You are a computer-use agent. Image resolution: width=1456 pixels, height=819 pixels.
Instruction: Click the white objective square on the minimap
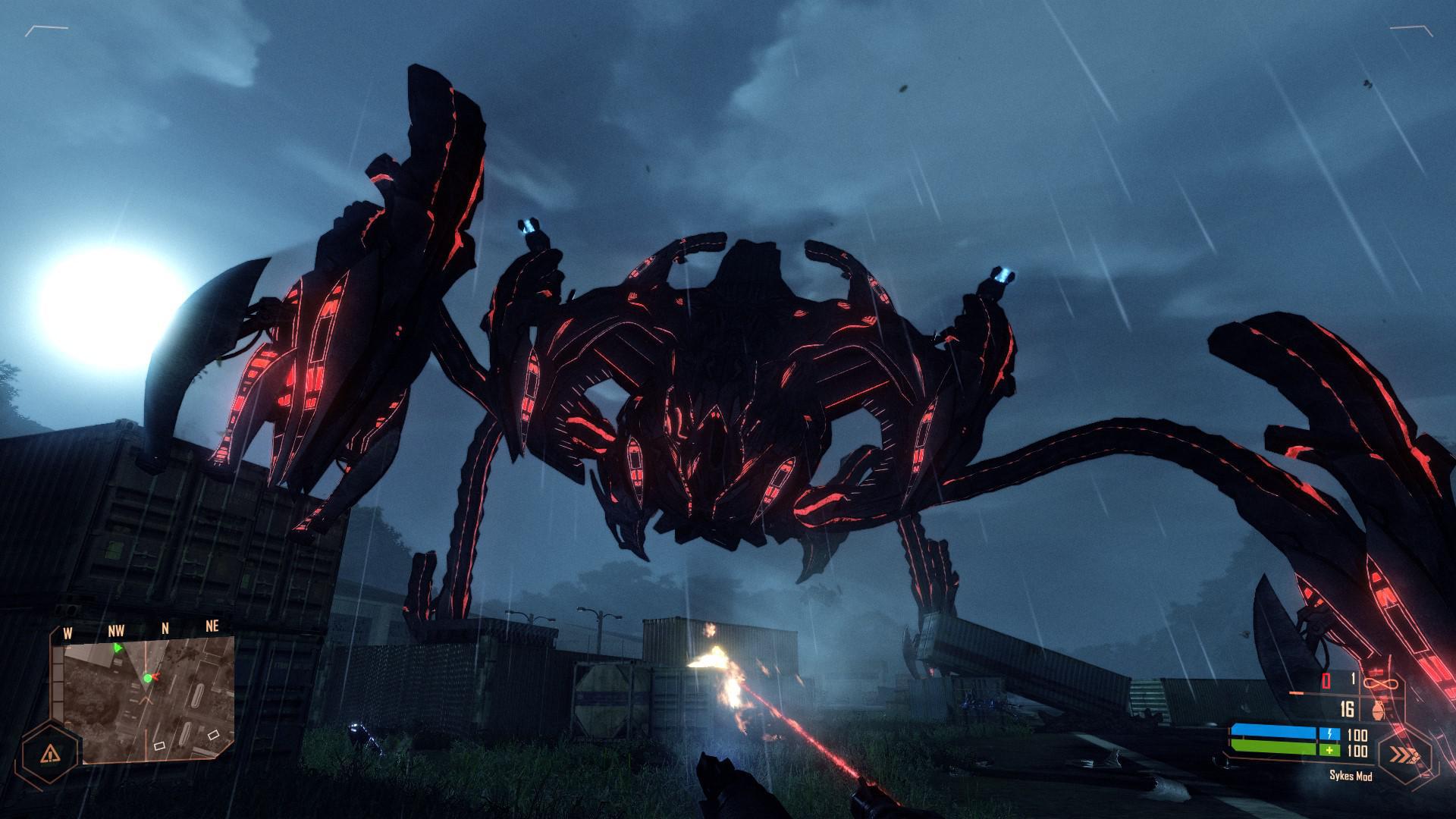coord(159,746)
